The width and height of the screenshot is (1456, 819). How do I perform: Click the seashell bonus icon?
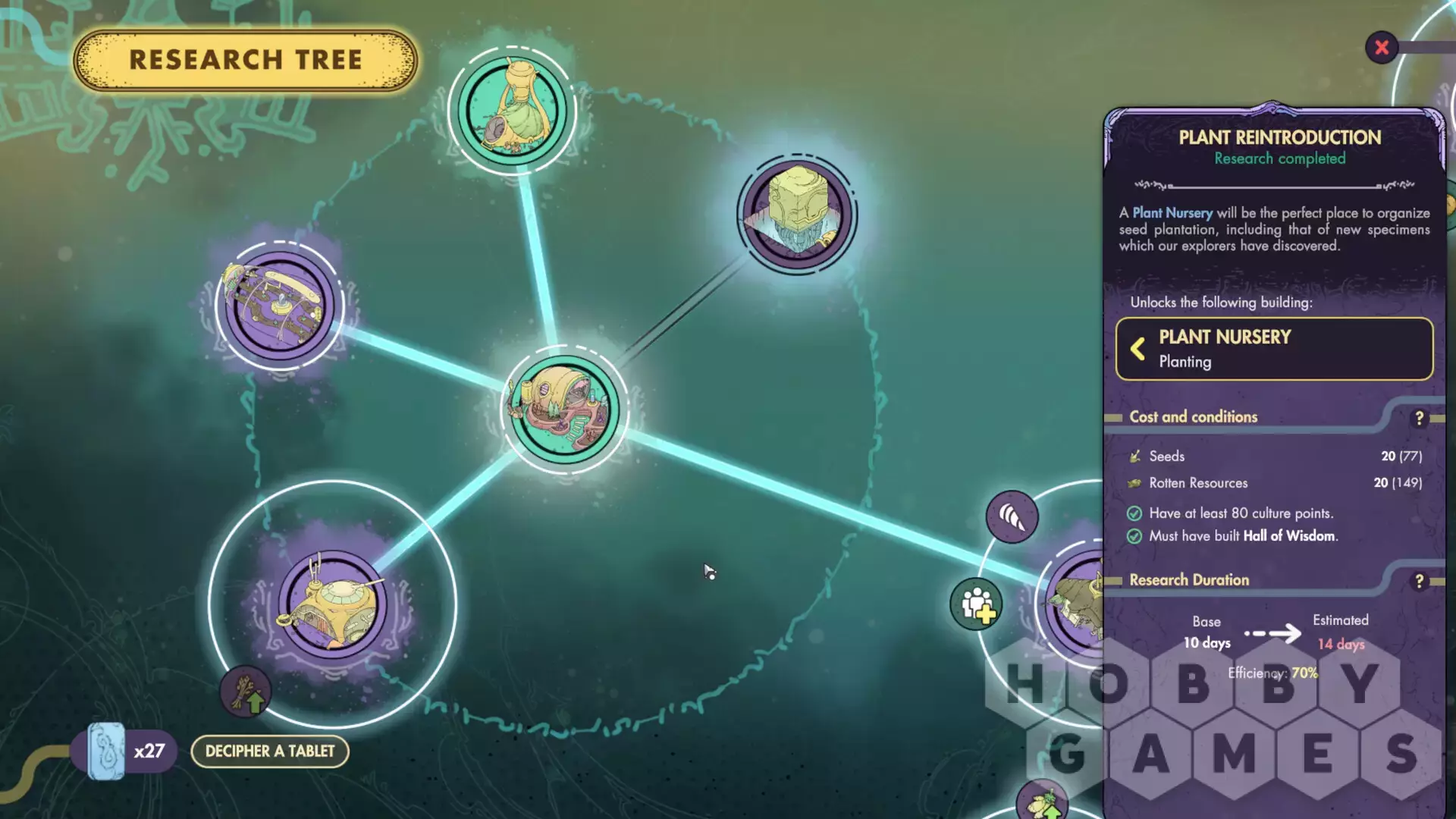pyautogui.click(x=1012, y=517)
